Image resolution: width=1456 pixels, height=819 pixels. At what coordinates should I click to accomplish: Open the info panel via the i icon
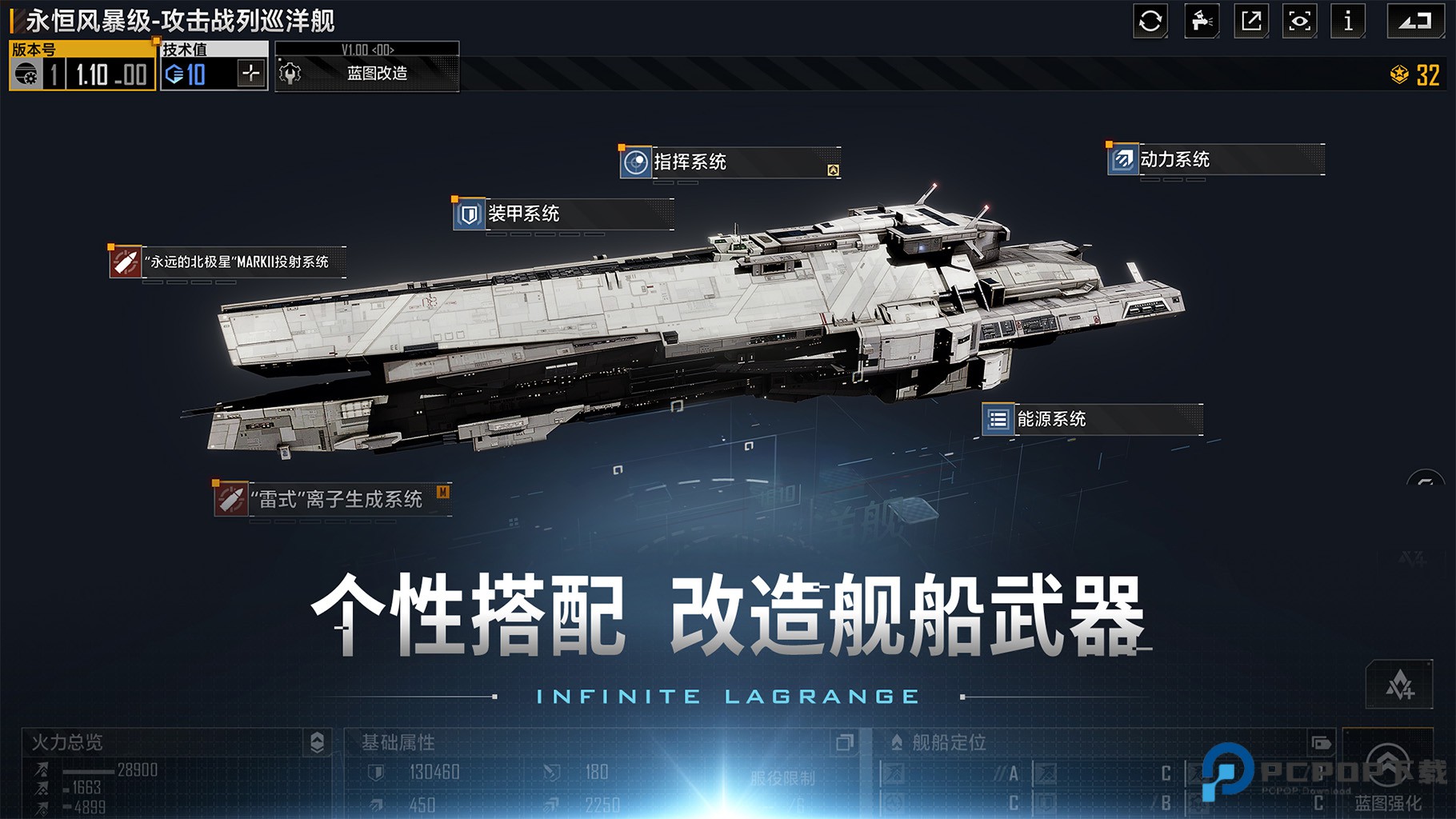coord(1348,22)
